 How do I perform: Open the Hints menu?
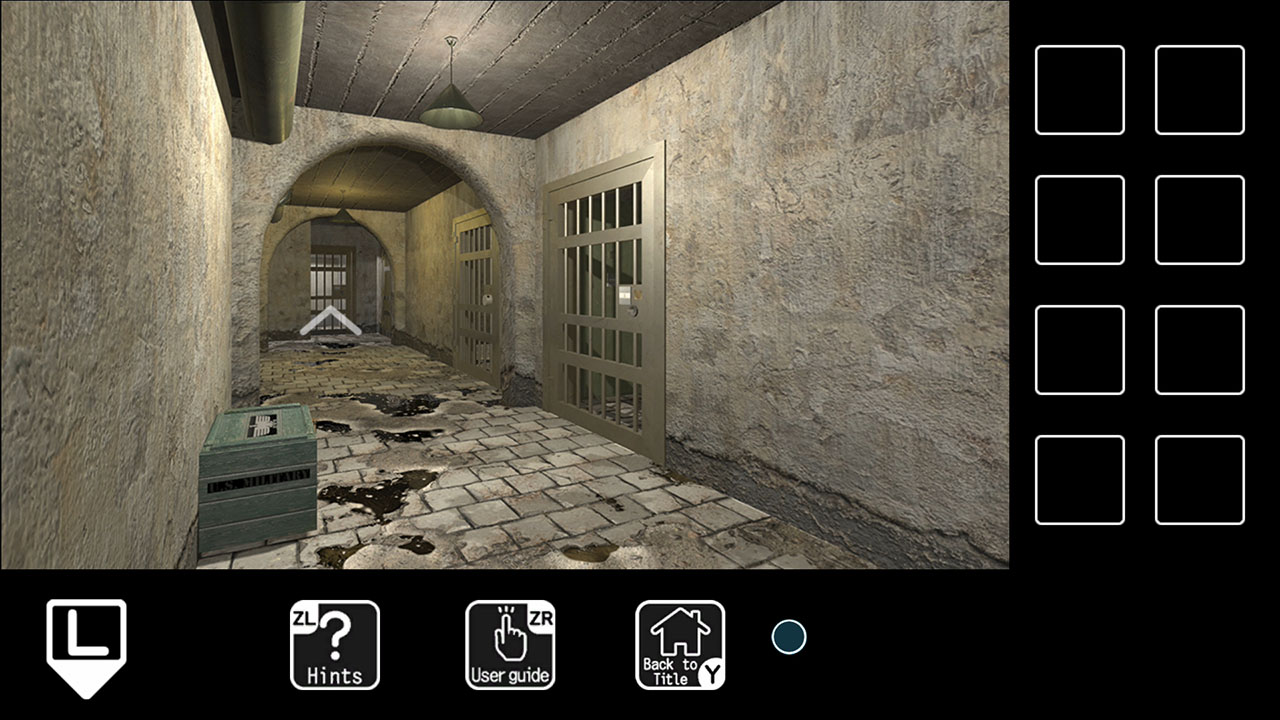(x=335, y=645)
